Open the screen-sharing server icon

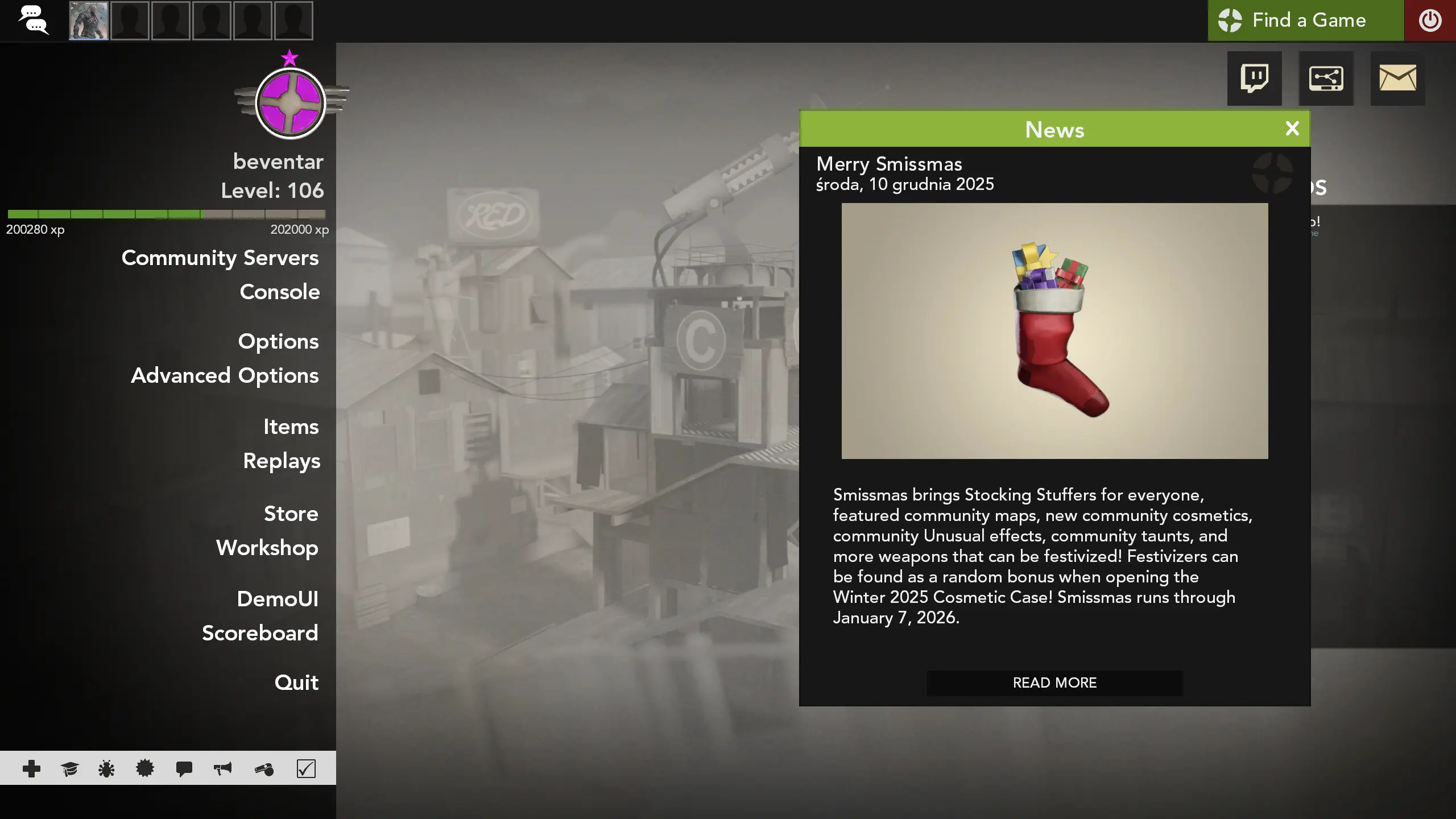click(x=1327, y=78)
